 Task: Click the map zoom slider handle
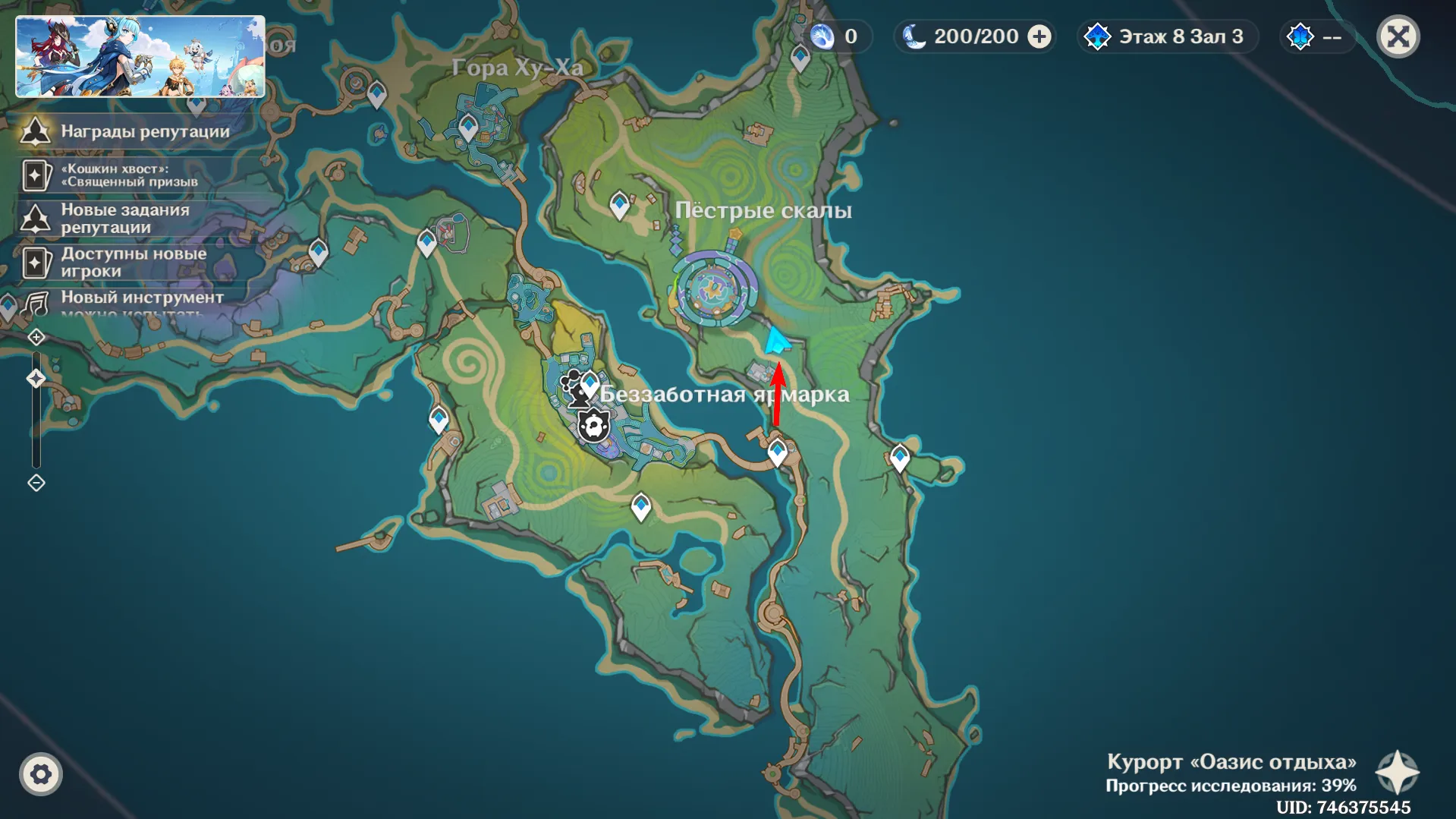36,378
